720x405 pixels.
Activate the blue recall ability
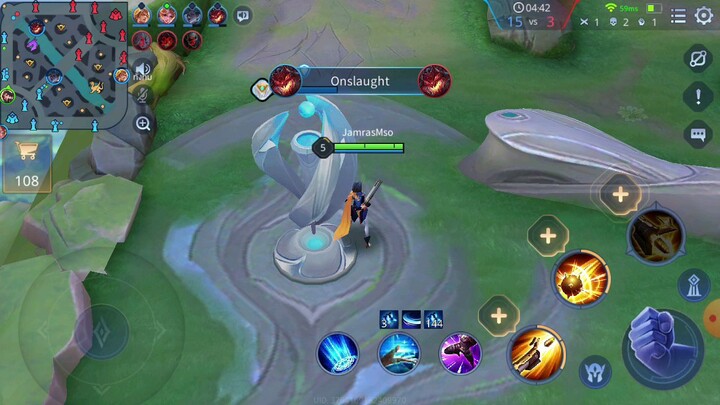338,353
